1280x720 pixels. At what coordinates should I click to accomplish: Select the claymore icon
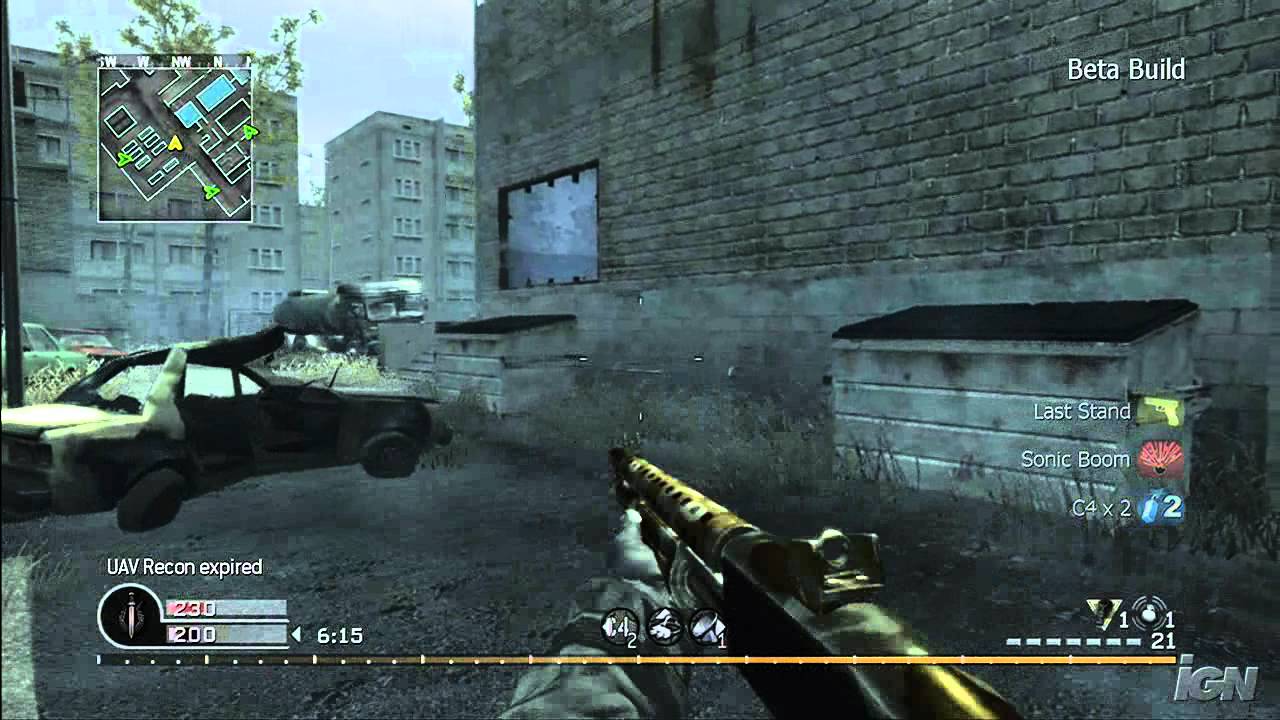click(705, 627)
